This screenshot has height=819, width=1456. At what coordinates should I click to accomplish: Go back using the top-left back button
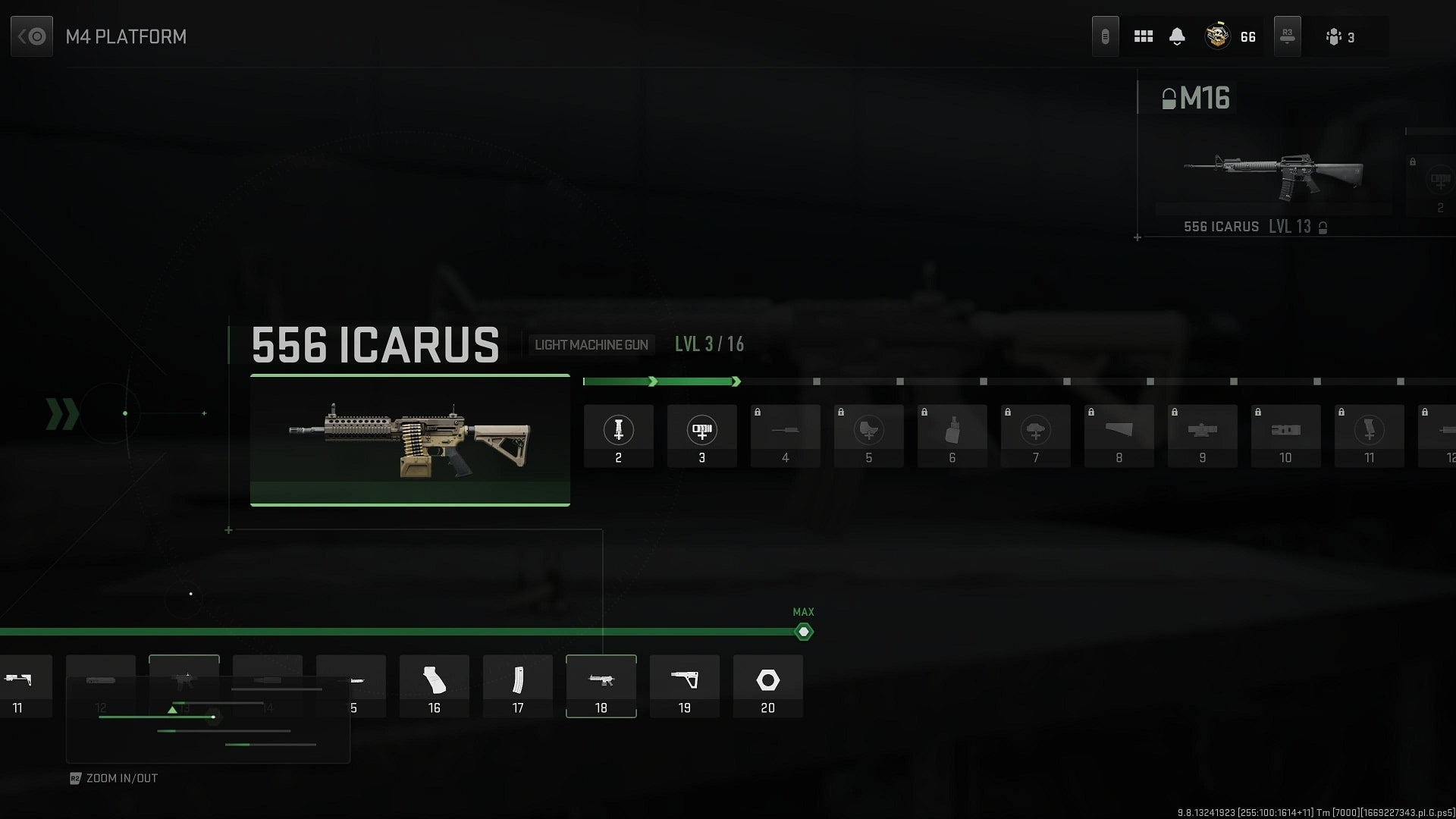pyautogui.click(x=32, y=36)
